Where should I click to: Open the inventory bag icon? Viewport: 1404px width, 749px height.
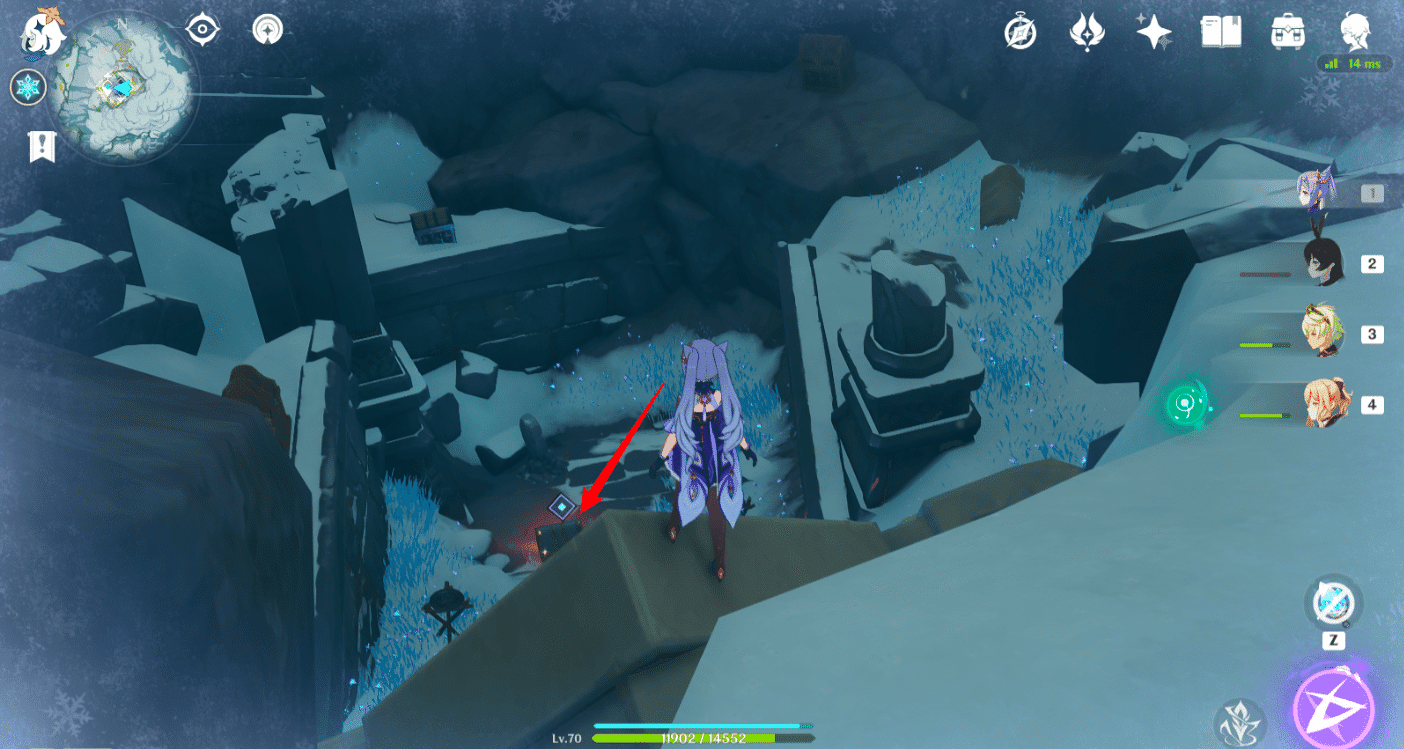click(1286, 31)
